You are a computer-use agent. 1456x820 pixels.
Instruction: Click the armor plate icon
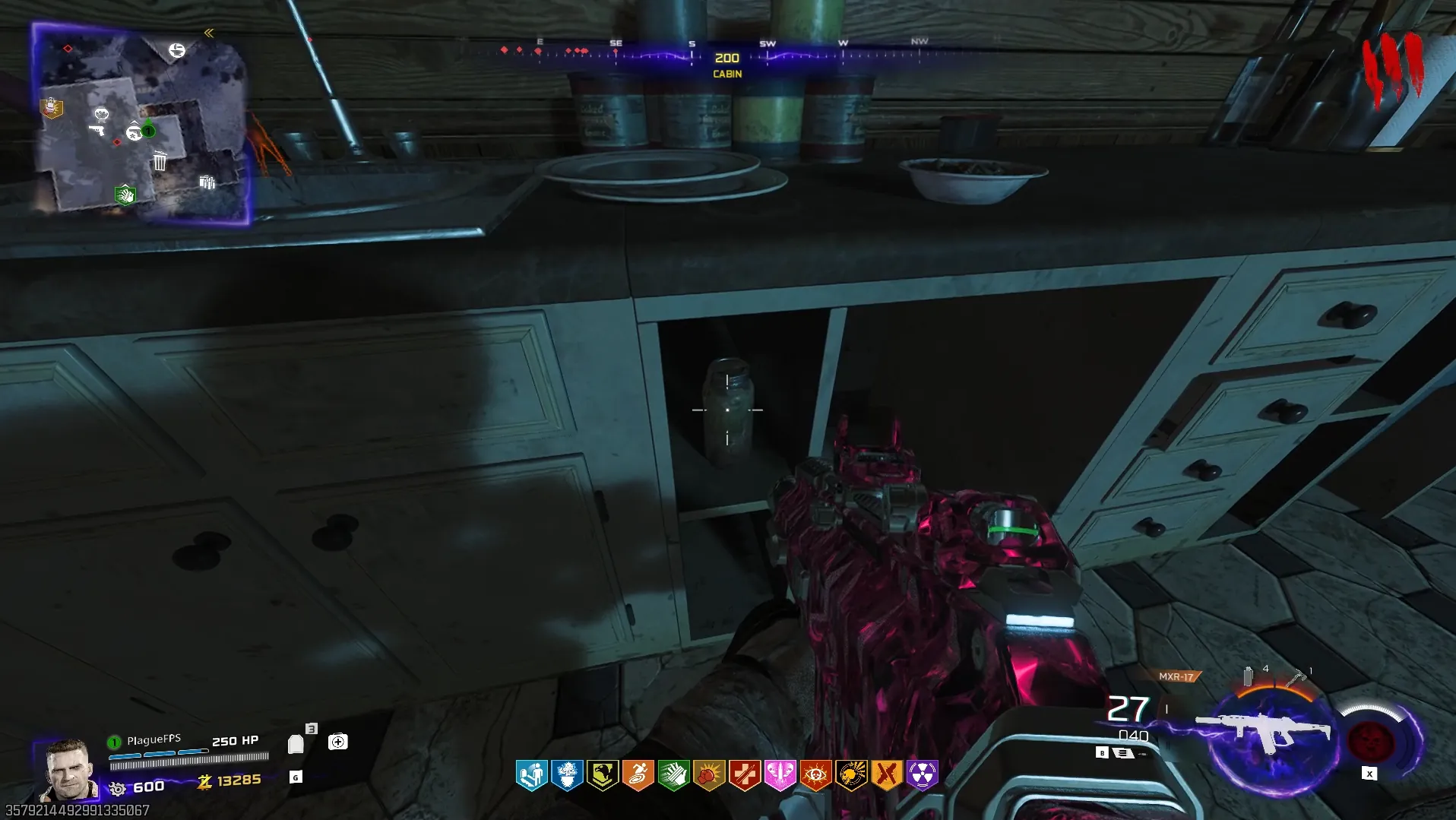pyautogui.click(x=296, y=744)
